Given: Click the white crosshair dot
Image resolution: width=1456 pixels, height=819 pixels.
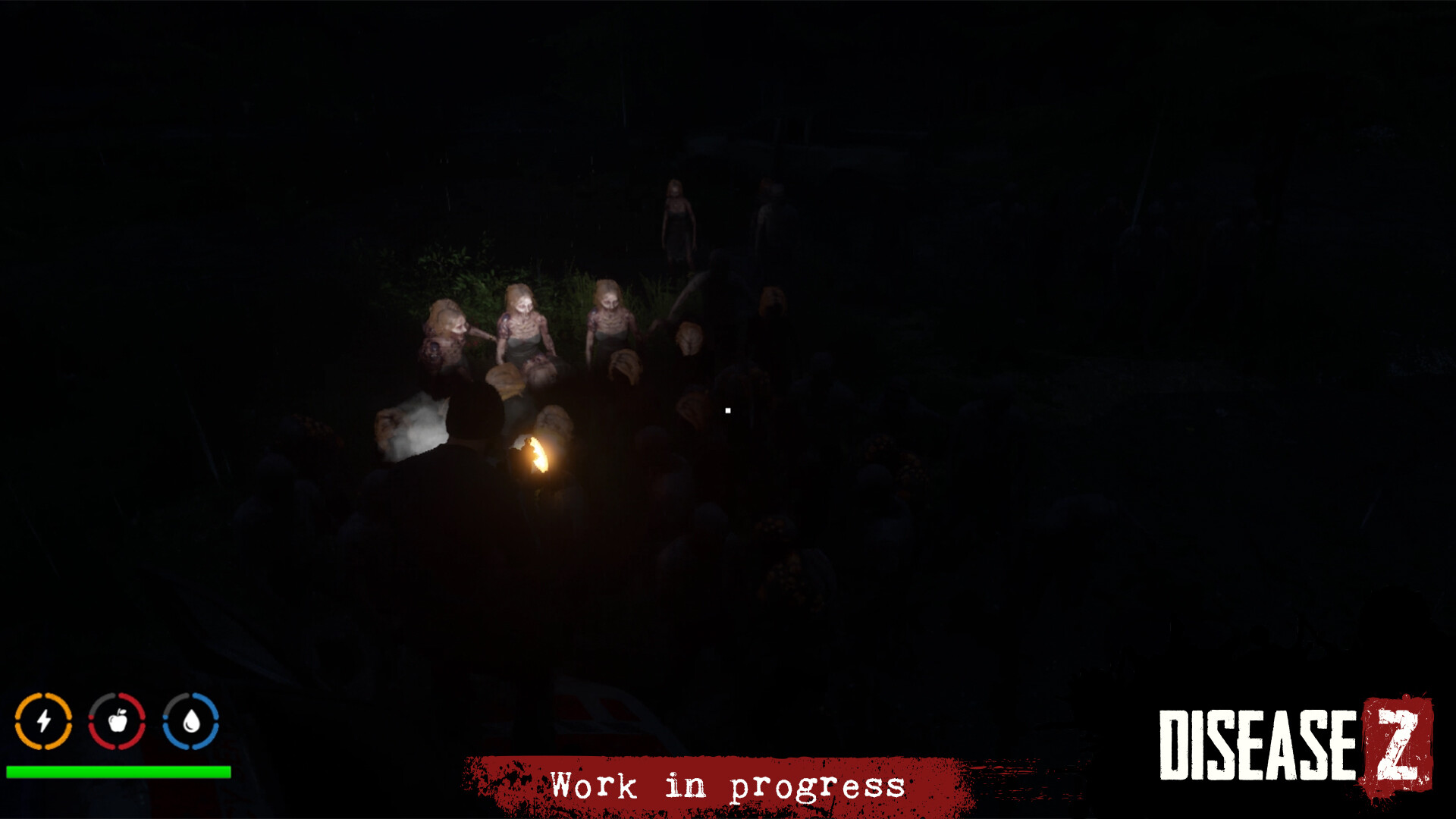Looking at the screenshot, I should pos(727,409).
